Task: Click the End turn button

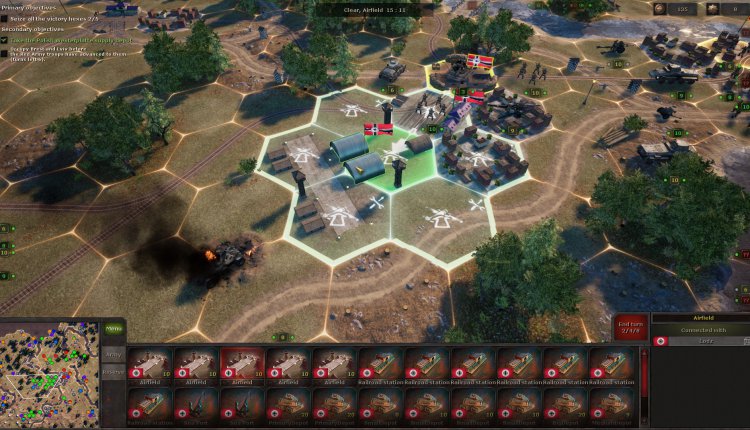Action: (x=630, y=329)
